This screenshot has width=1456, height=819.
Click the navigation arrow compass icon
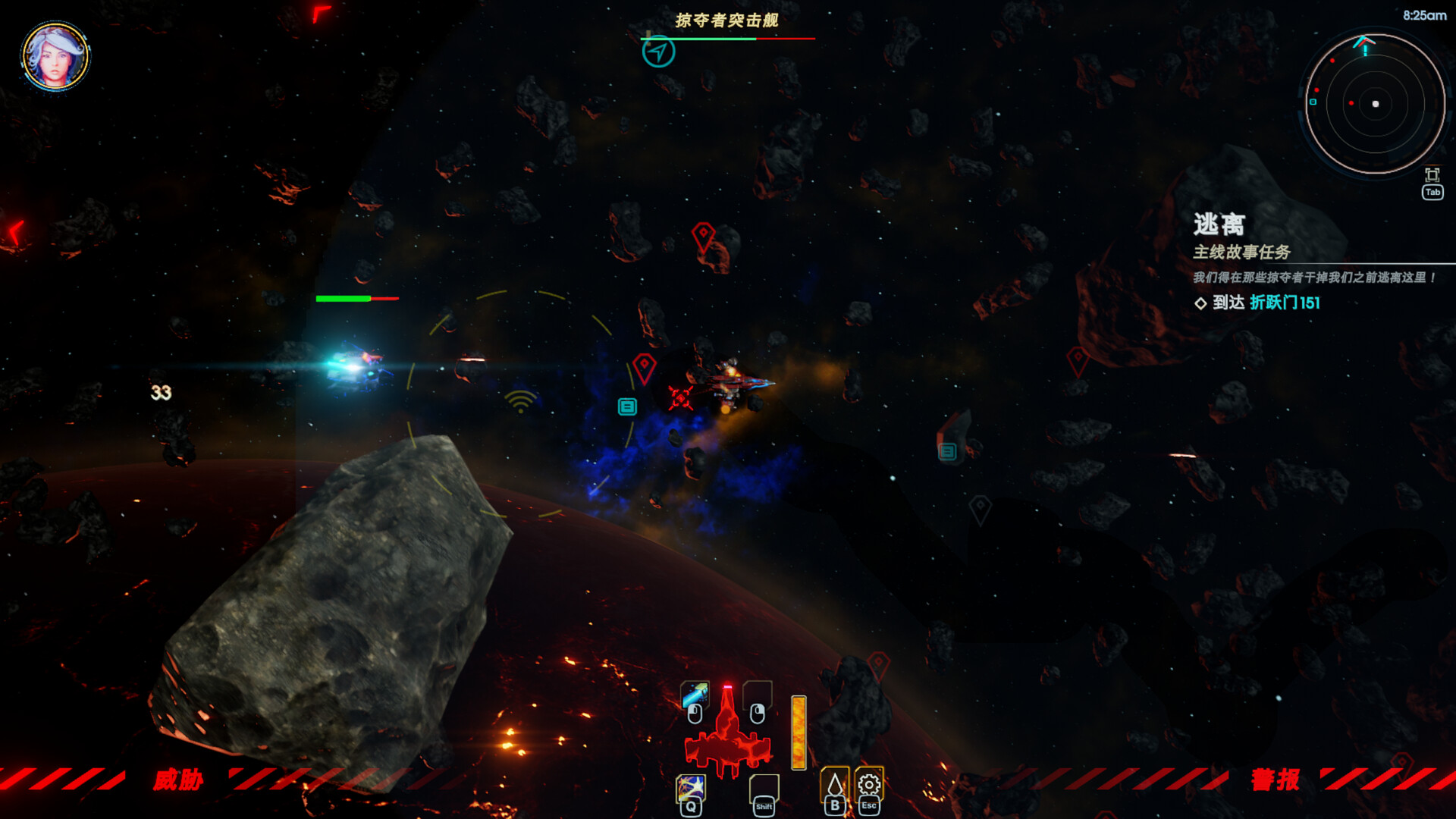tap(658, 52)
